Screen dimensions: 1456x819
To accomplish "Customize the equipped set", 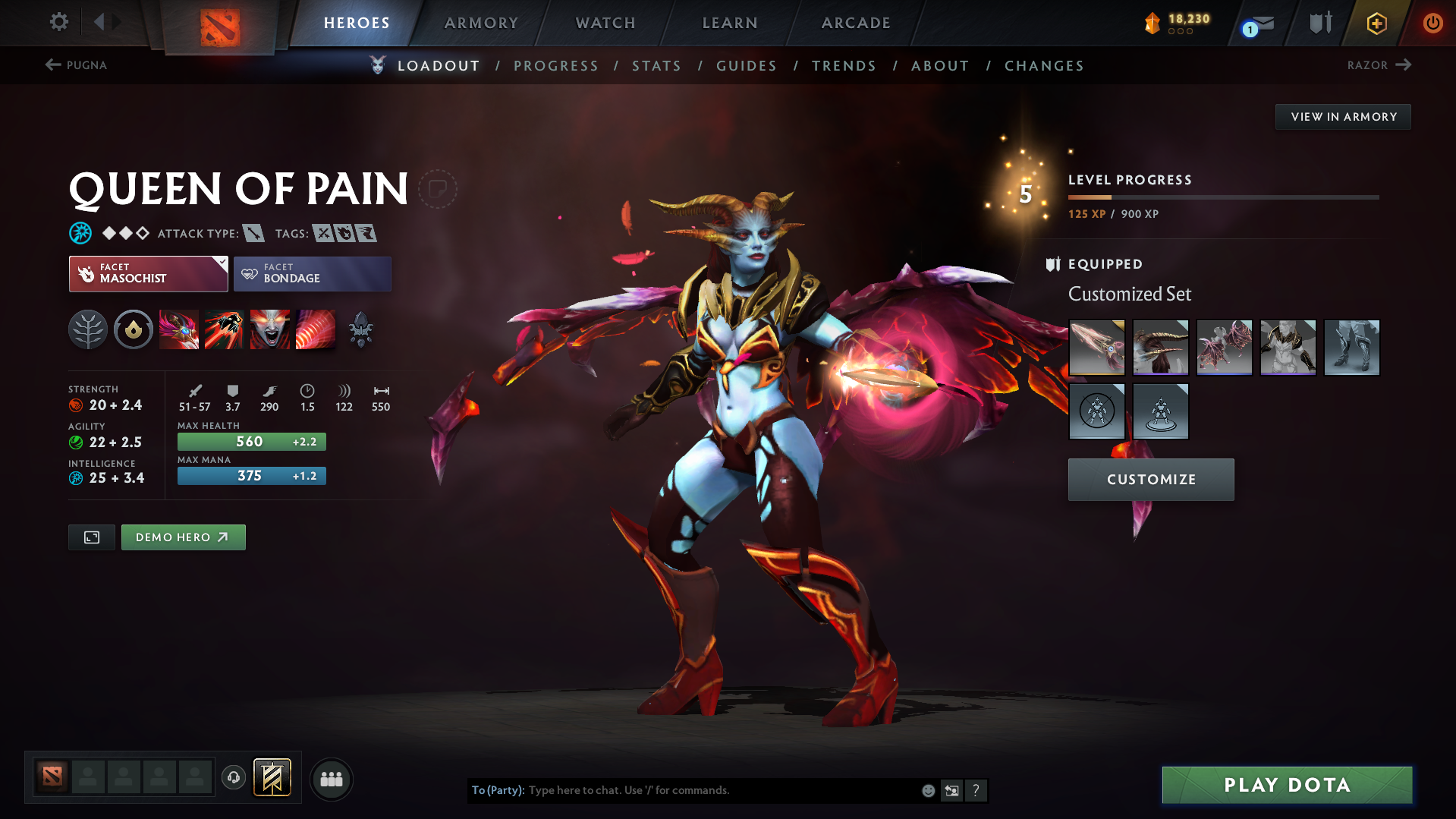I will 1151,480.
